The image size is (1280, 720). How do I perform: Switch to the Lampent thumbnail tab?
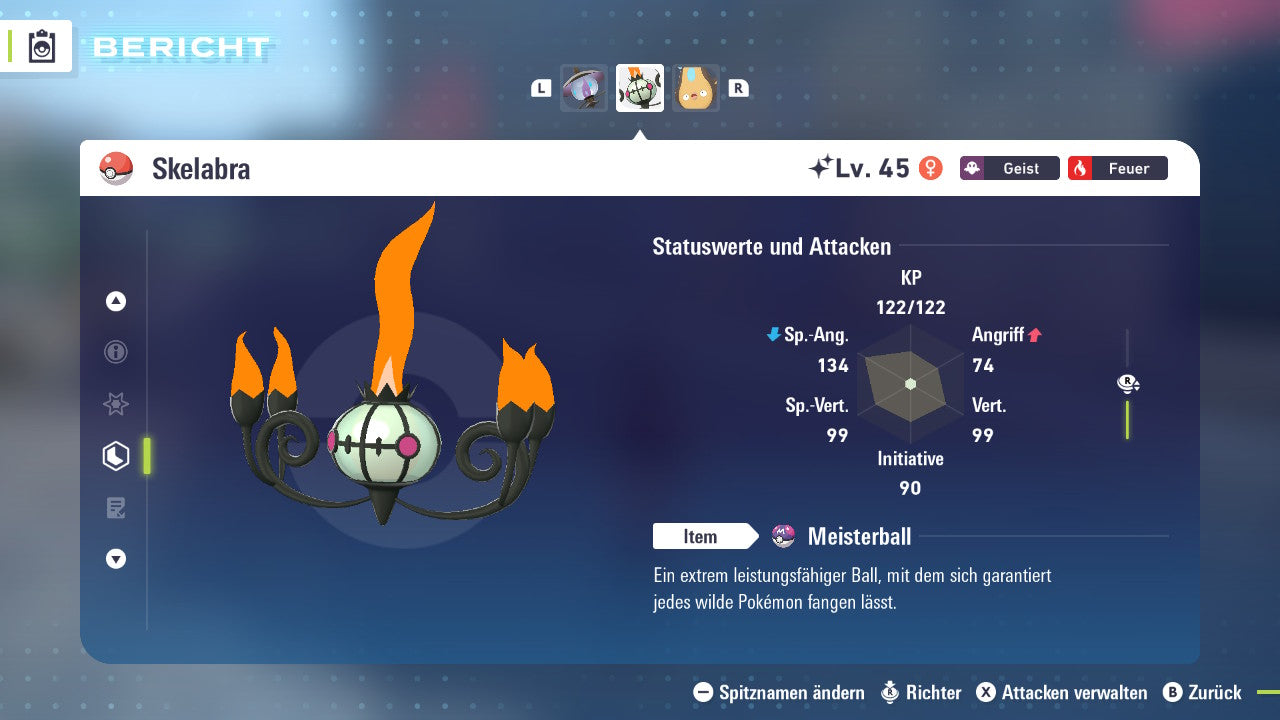pos(584,88)
